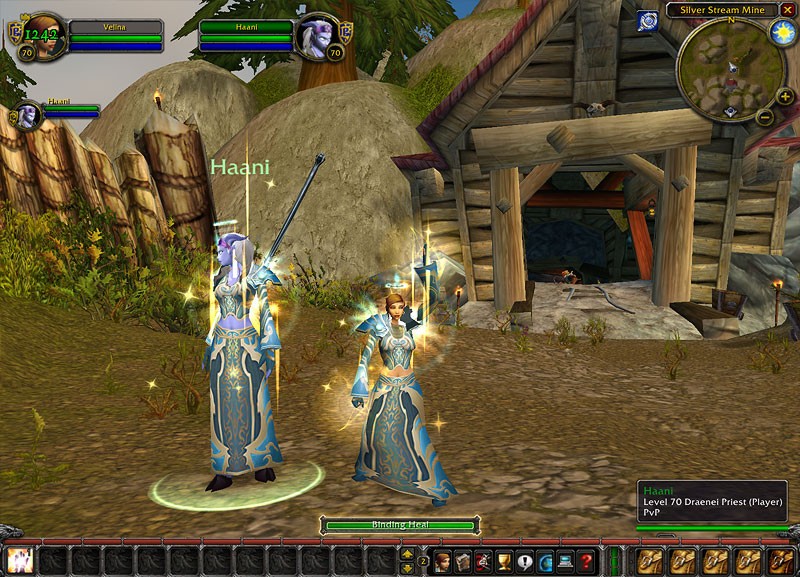Zoom in on the minimap
This screenshot has height=577, width=800.
(785, 97)
